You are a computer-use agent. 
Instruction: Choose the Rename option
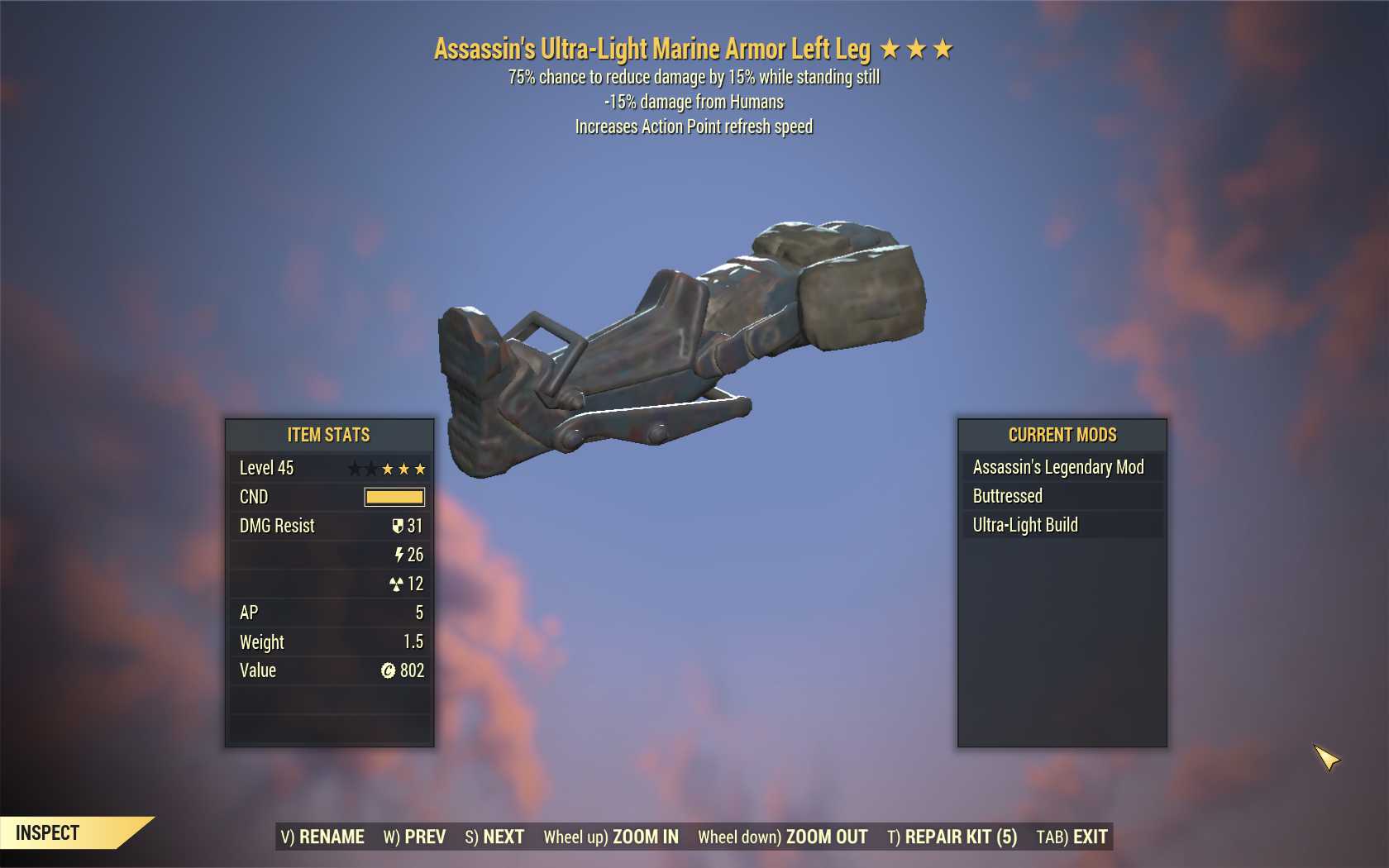pos(322,837)
